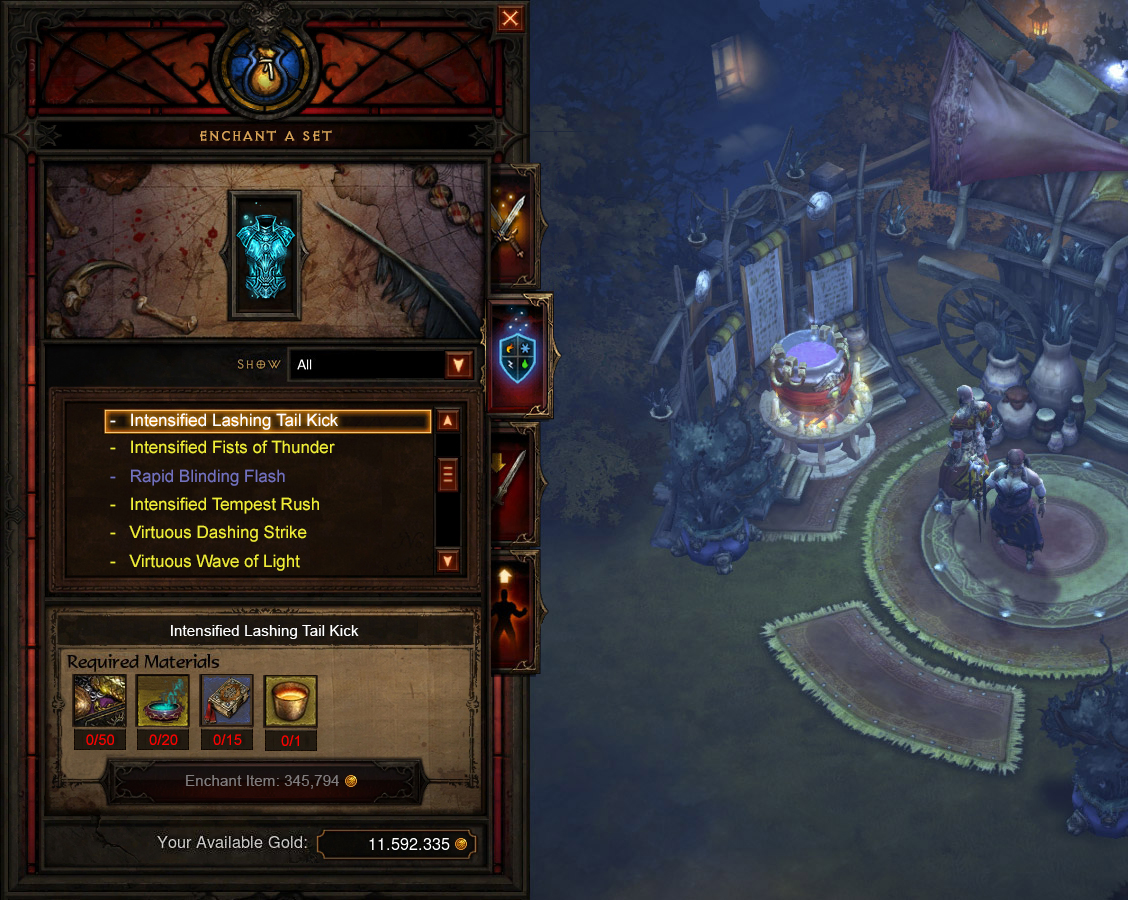Select Rapid Blinding Flash enchant
The image size is (1128, 900).
point(208,477)
